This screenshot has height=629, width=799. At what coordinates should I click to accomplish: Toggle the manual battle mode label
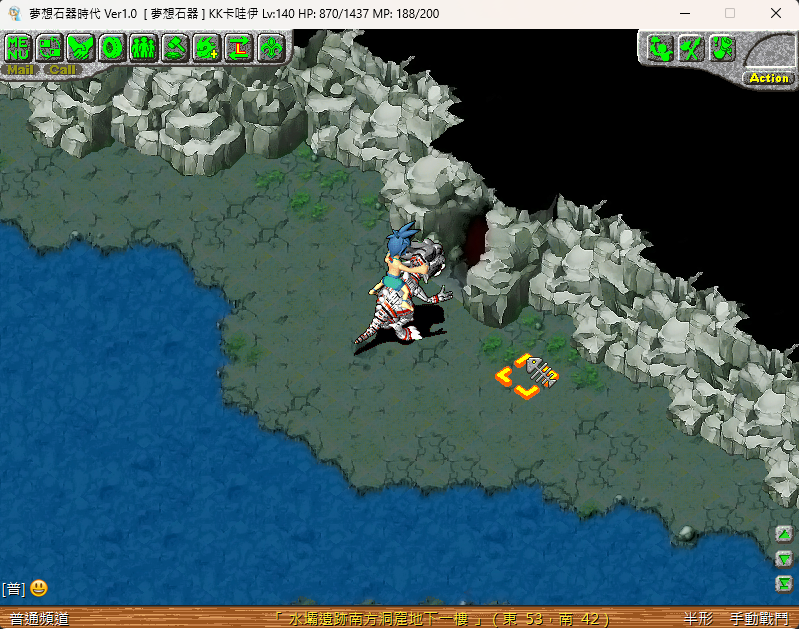pos(759,620)
